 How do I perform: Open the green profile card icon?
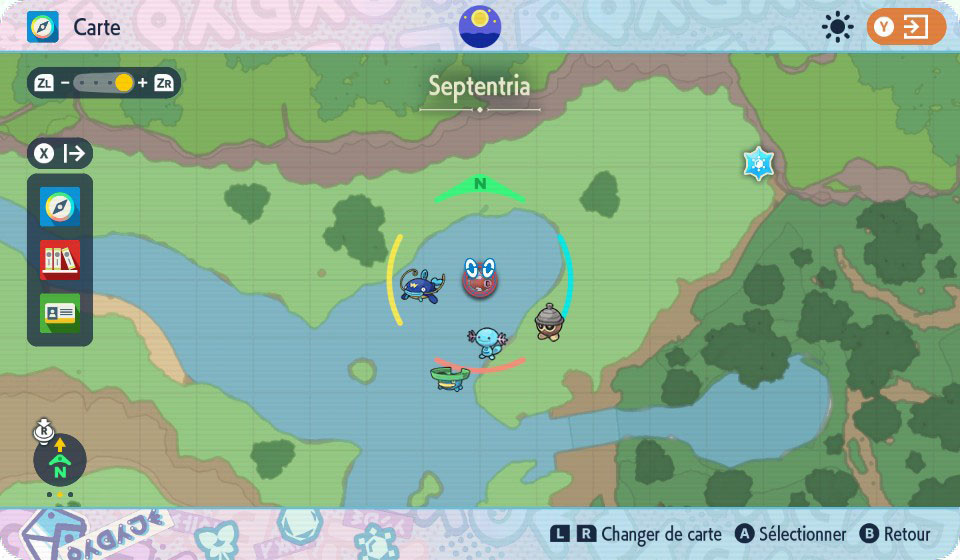60,313
